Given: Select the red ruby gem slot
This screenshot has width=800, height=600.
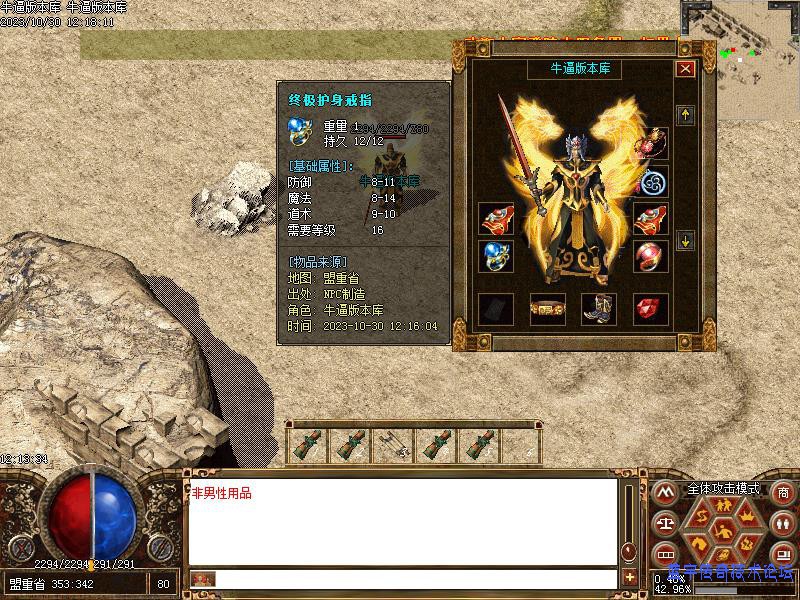Looking at the screenshot, I should 651,310.
